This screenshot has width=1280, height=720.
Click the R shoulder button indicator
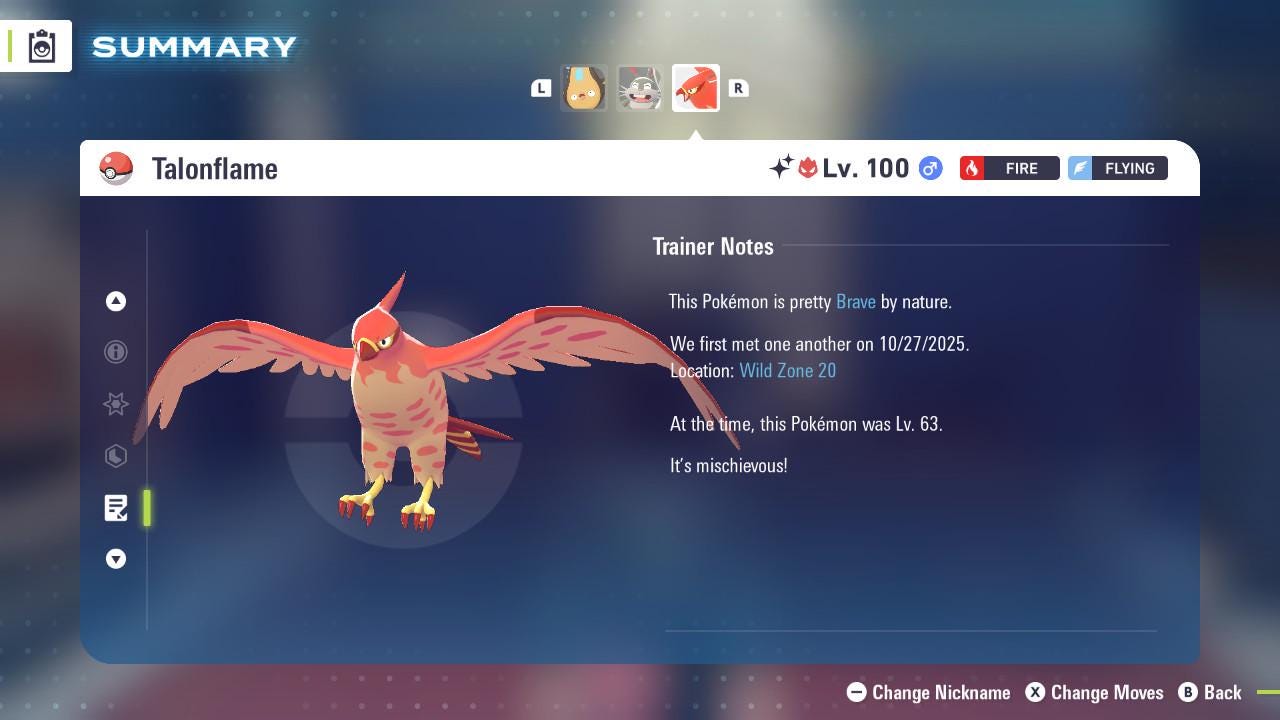click(x=739, y=88)
